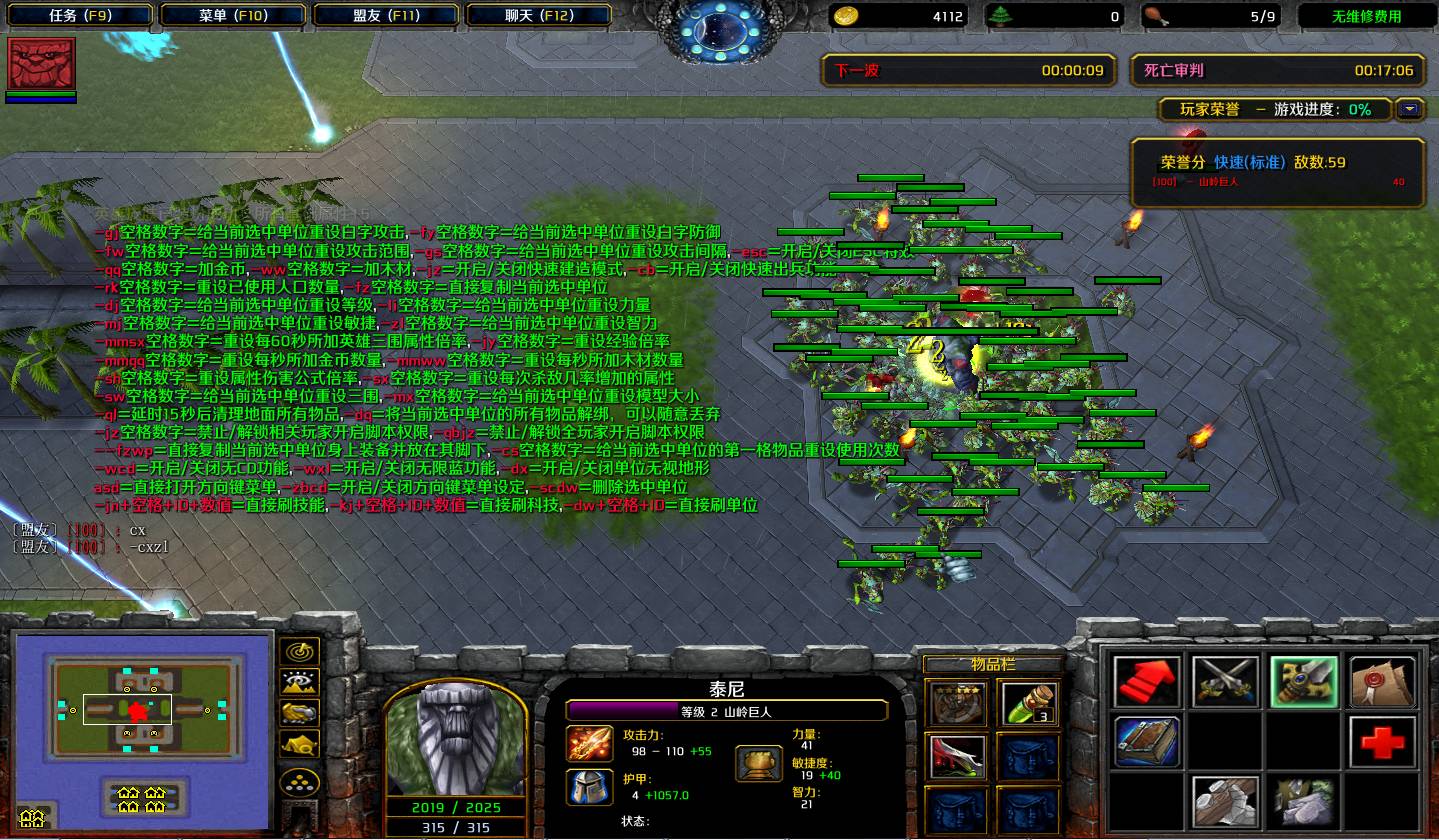This screenshot has height=840, width=1439.
Task: Open the 菜单 (F10) game menu
Action: (x=232, y=16)
